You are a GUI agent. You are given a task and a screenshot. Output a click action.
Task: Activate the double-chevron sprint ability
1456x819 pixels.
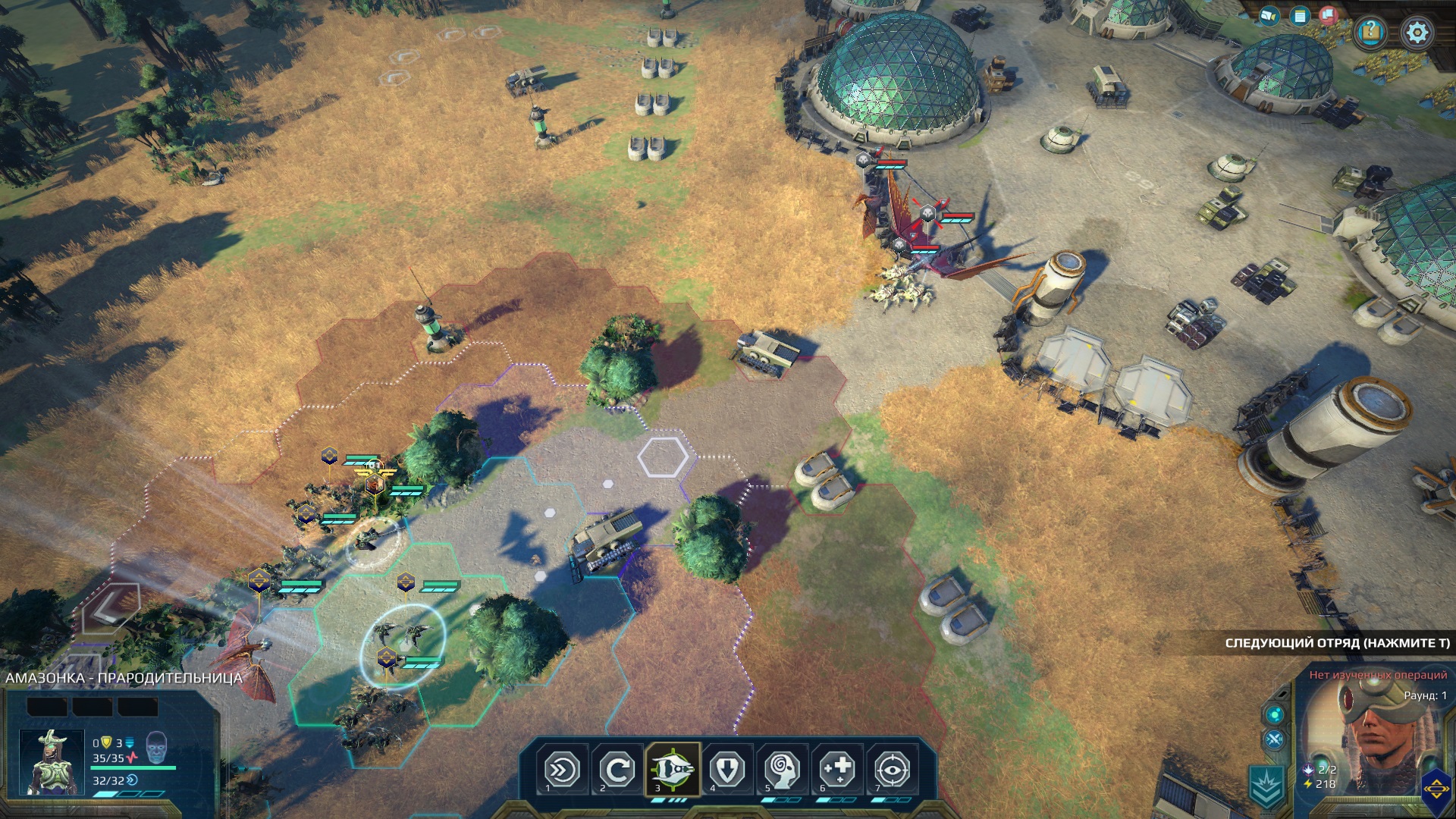coord(562,770)
